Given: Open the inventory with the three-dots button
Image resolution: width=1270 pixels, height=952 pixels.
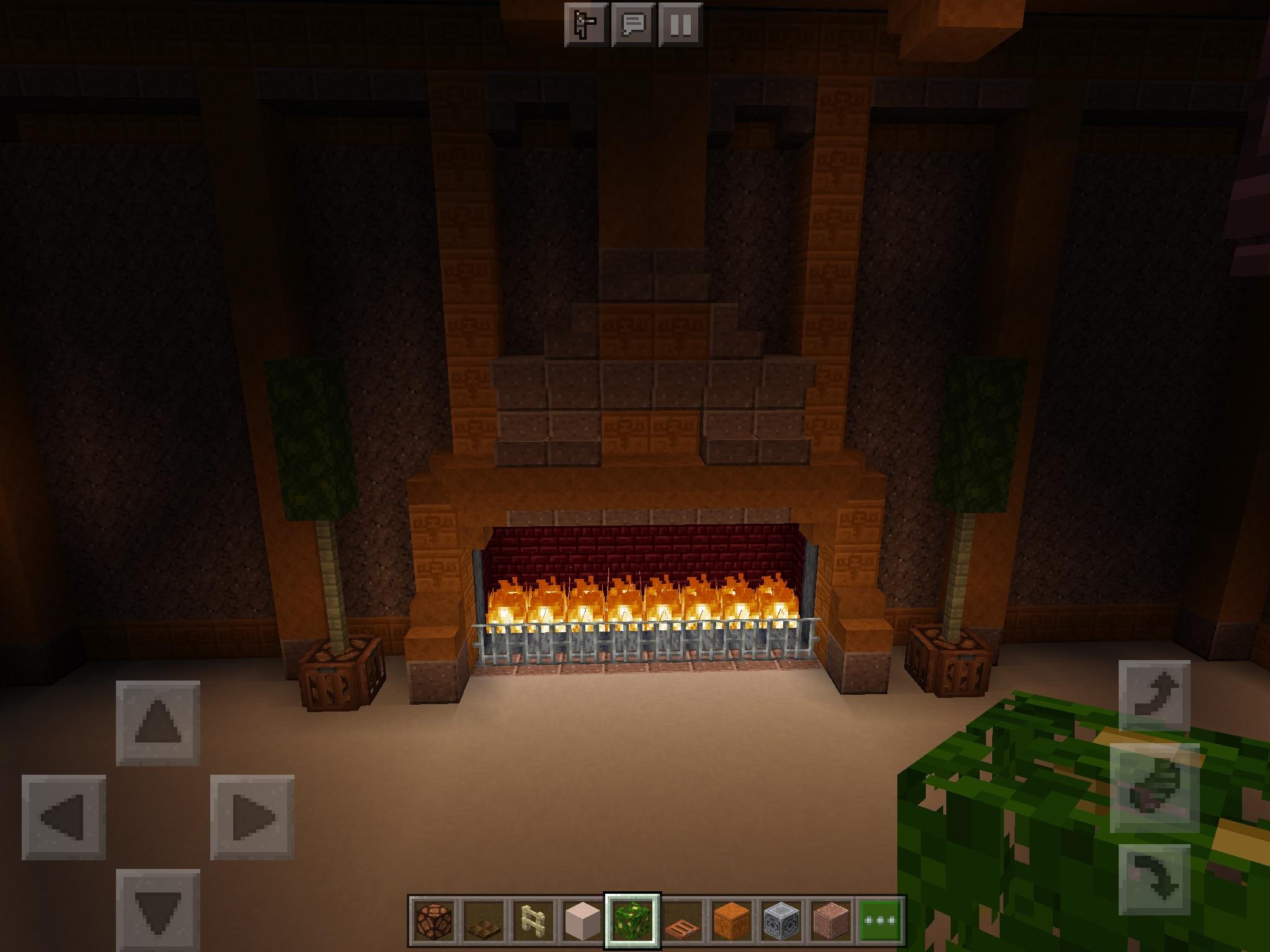Looking at the screenshot, I should pyautogui.click(x=881, y=919).
